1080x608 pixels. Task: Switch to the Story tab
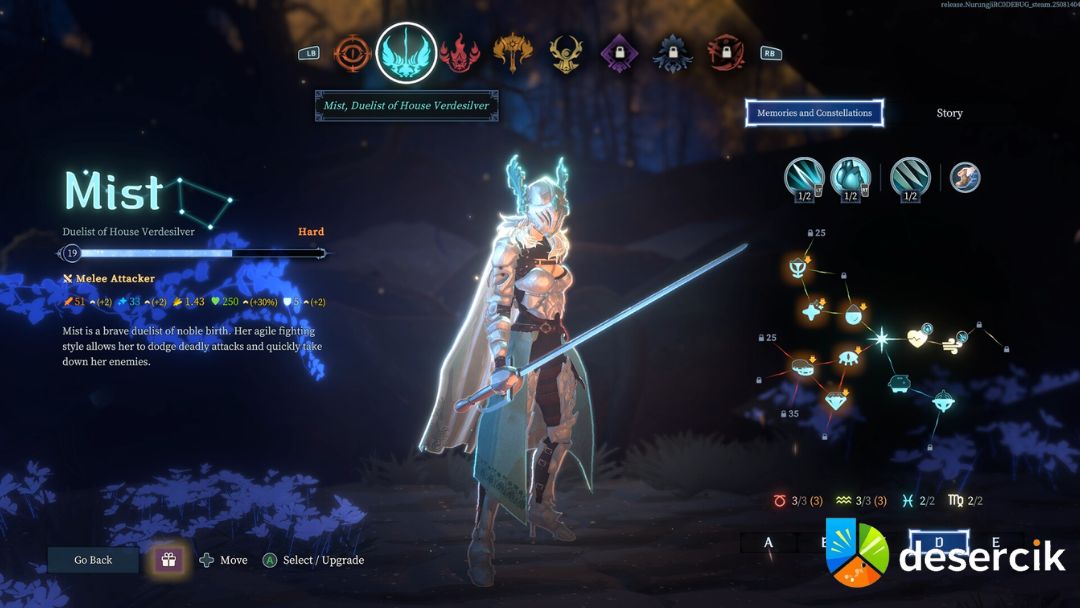949,113
